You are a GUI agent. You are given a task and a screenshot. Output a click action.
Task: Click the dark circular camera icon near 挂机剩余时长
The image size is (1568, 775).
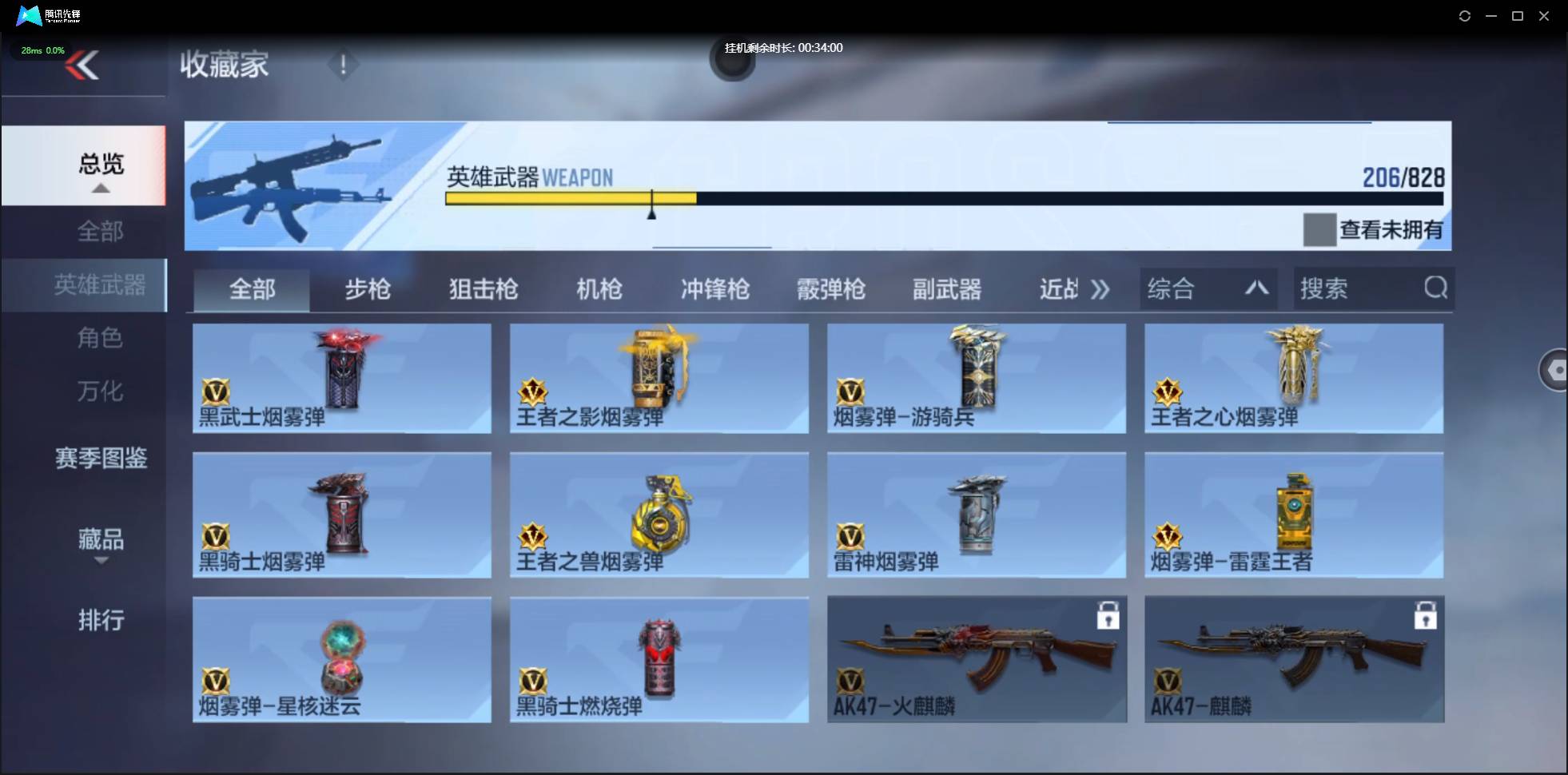[733, 62]
